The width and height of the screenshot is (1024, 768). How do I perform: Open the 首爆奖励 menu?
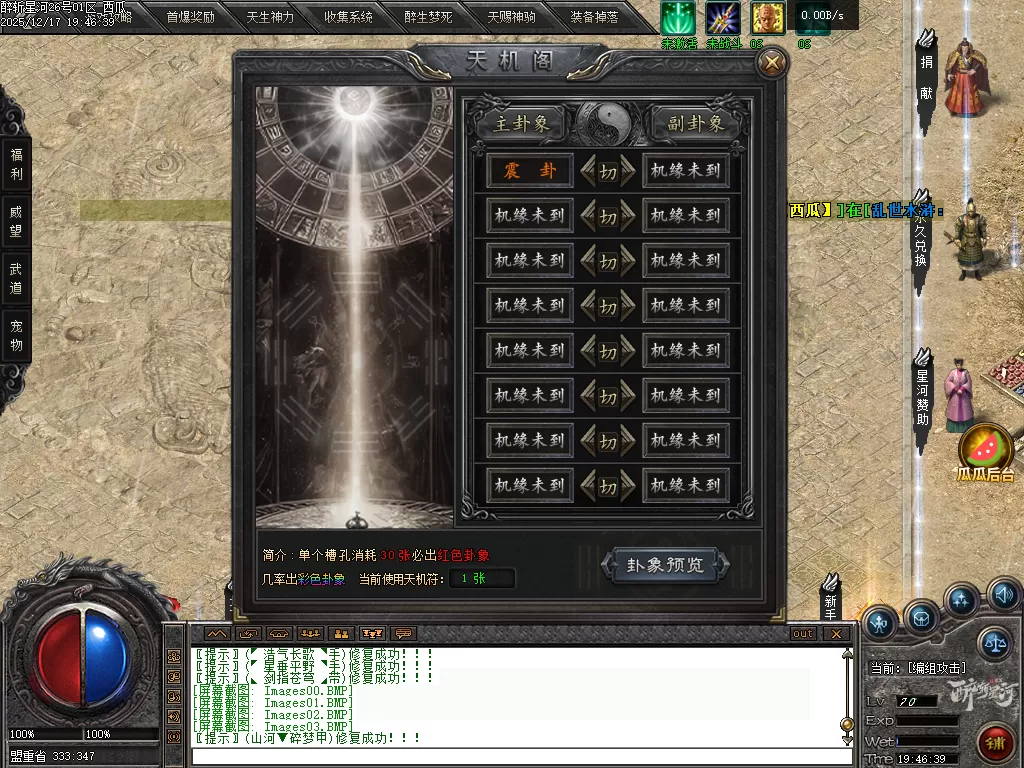coord(190,16)
